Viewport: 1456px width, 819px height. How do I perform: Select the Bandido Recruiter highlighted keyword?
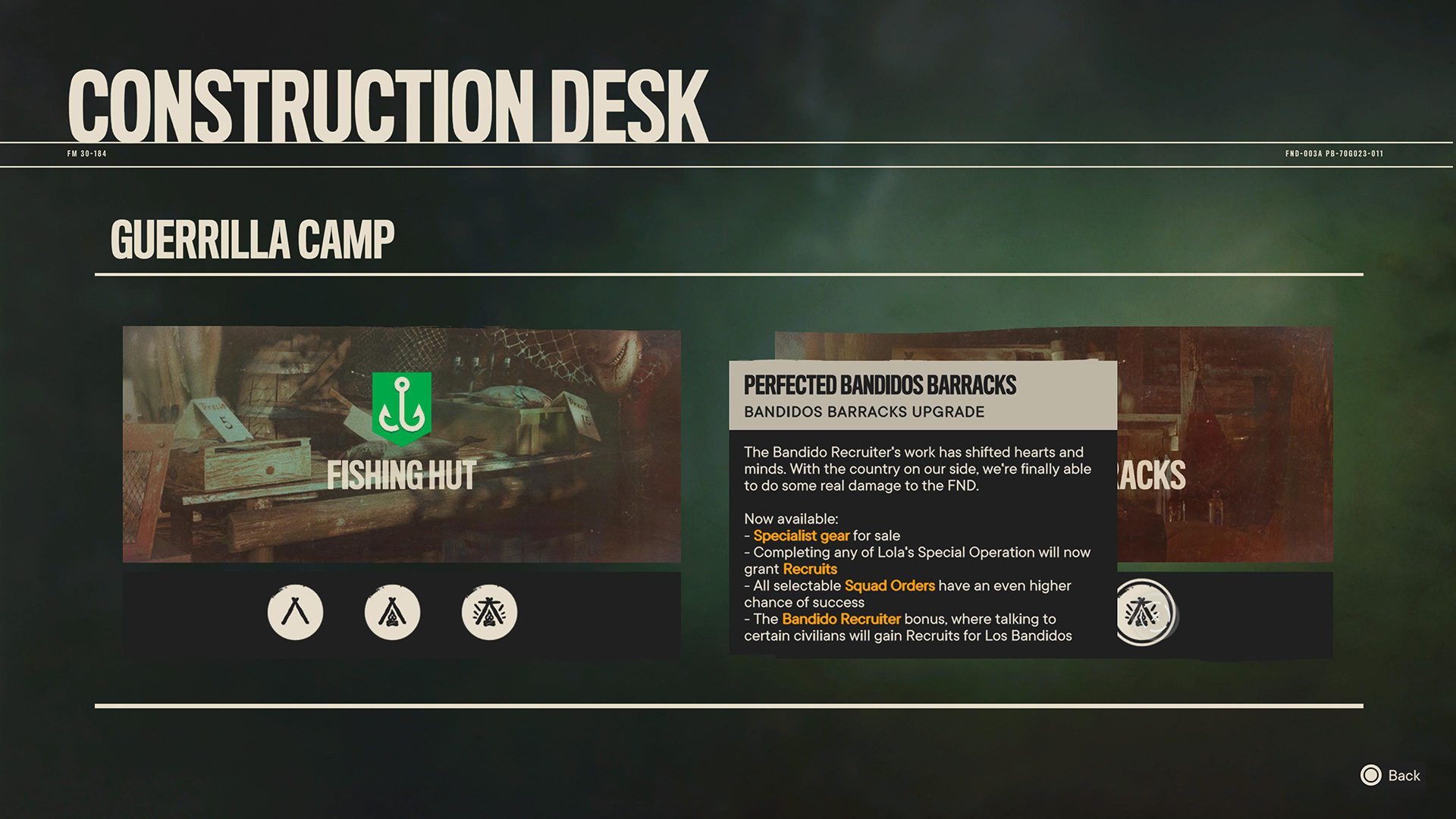click(841, 619)
